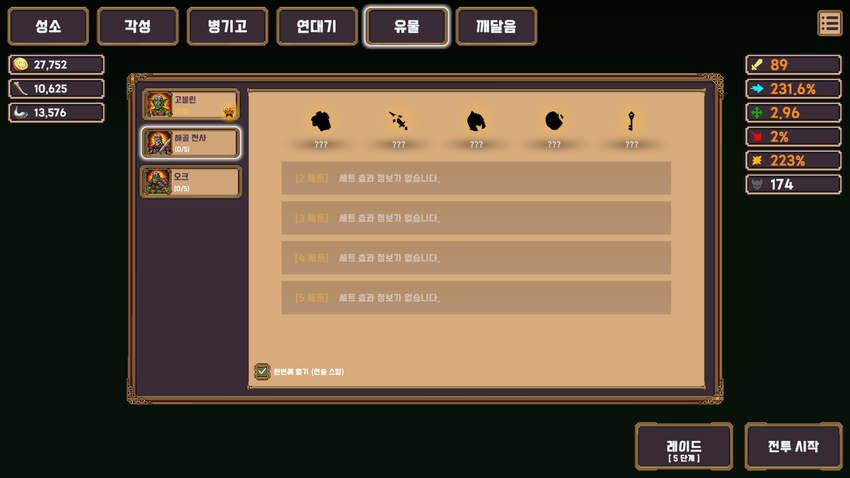Viewport: 850px width, 478px height.
Task: Start battle with 전투 시작
Action: click(793, 446)
